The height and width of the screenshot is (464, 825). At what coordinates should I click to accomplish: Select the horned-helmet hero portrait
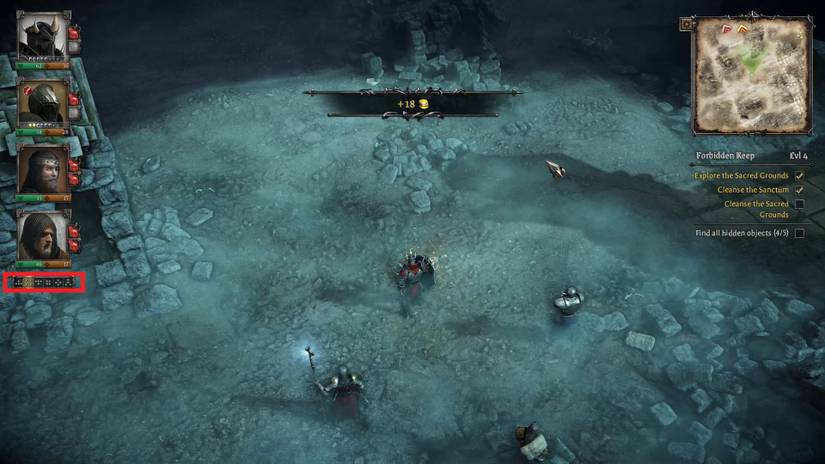click(x=43, y=36)
